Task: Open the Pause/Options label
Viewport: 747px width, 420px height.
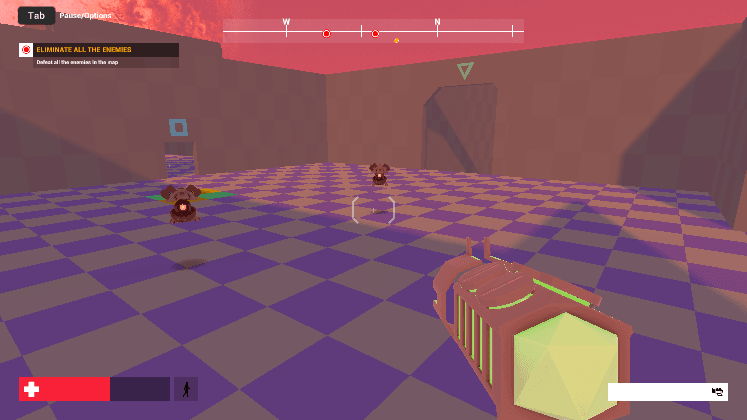Action: (86, 16)
